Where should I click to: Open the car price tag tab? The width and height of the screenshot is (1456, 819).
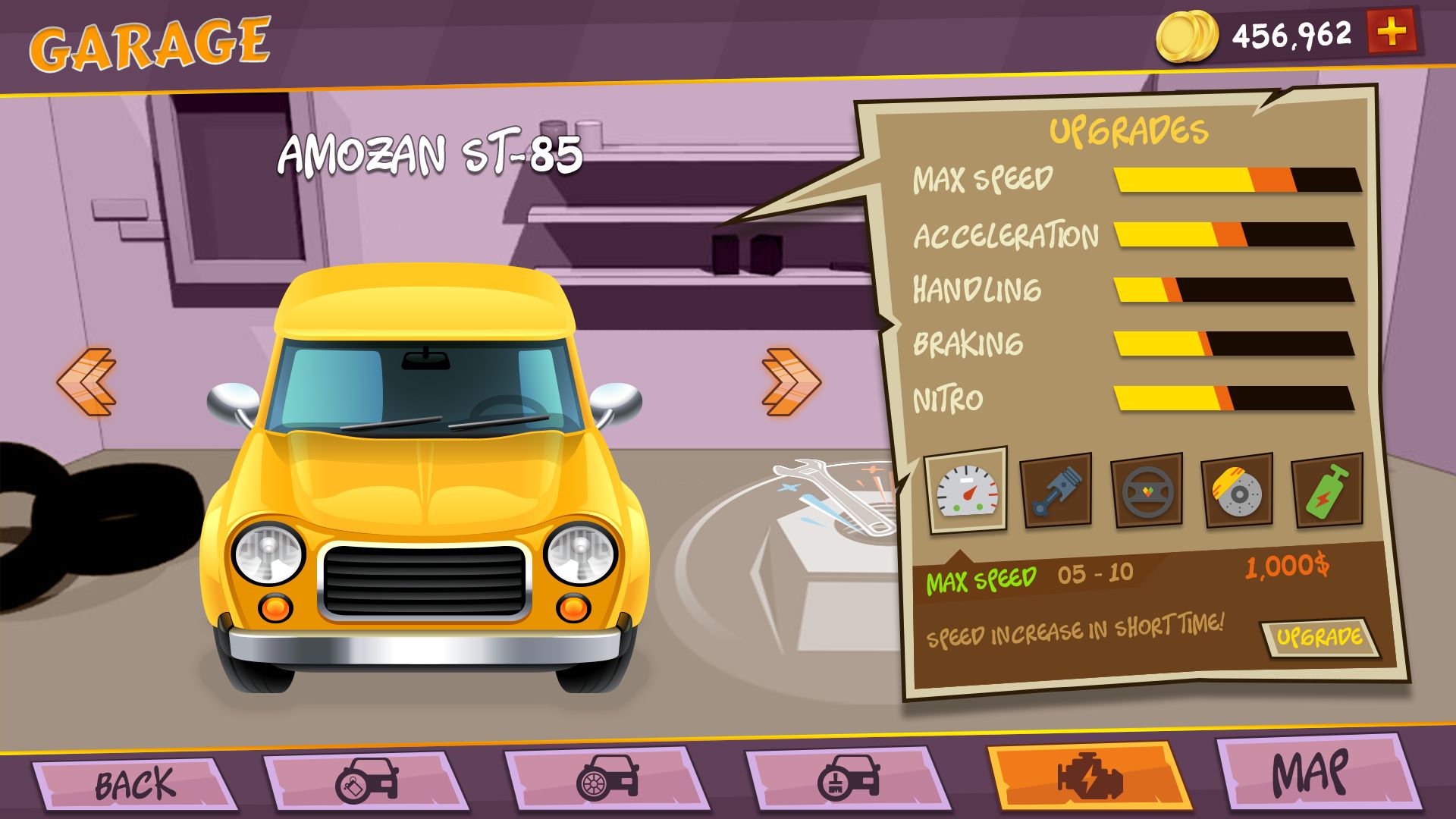367,780
